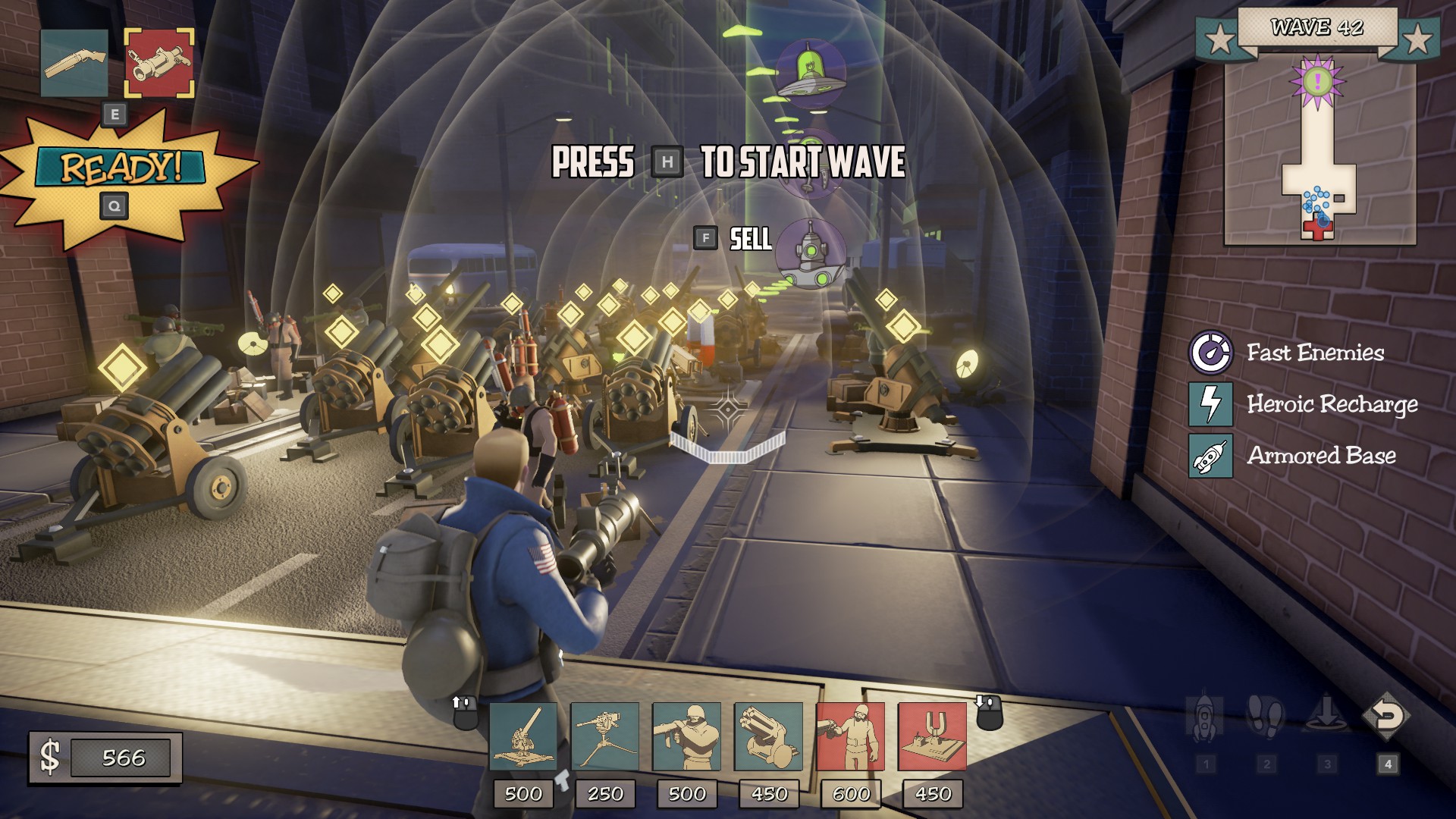
Task: Pick the 450-cost magnet trap
Action: 932,736
